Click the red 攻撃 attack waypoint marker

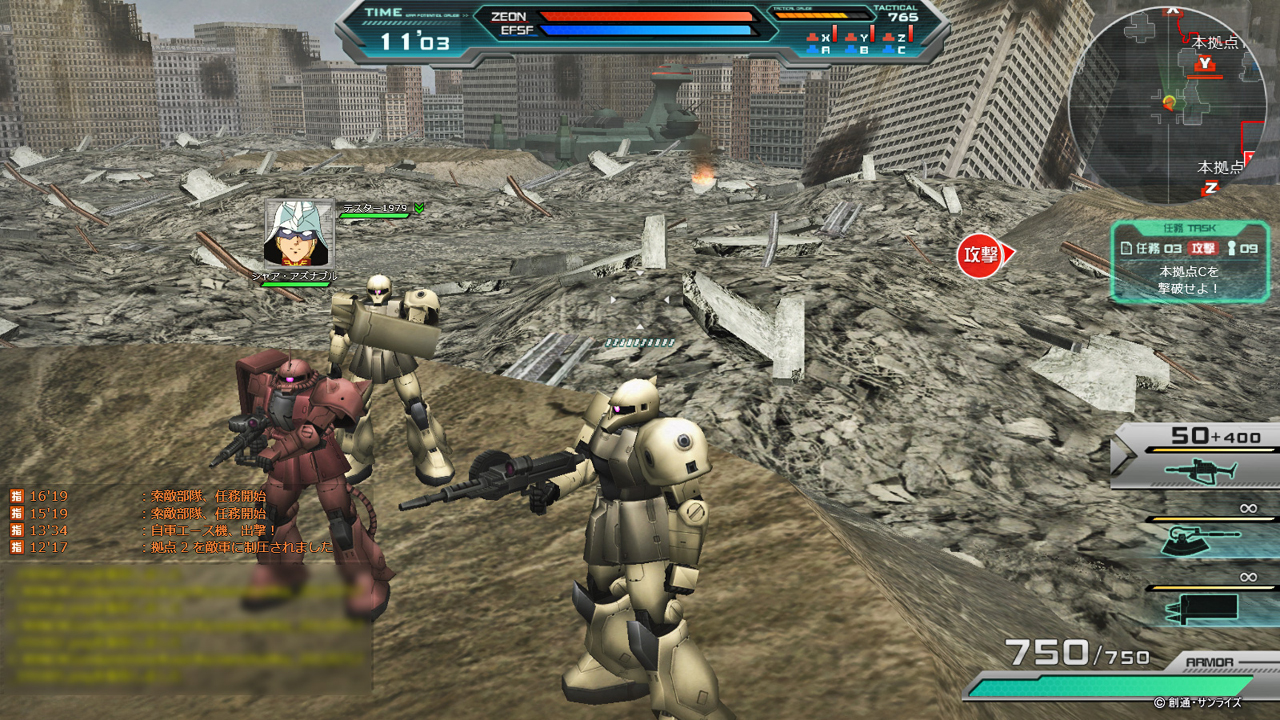point(981,255)
